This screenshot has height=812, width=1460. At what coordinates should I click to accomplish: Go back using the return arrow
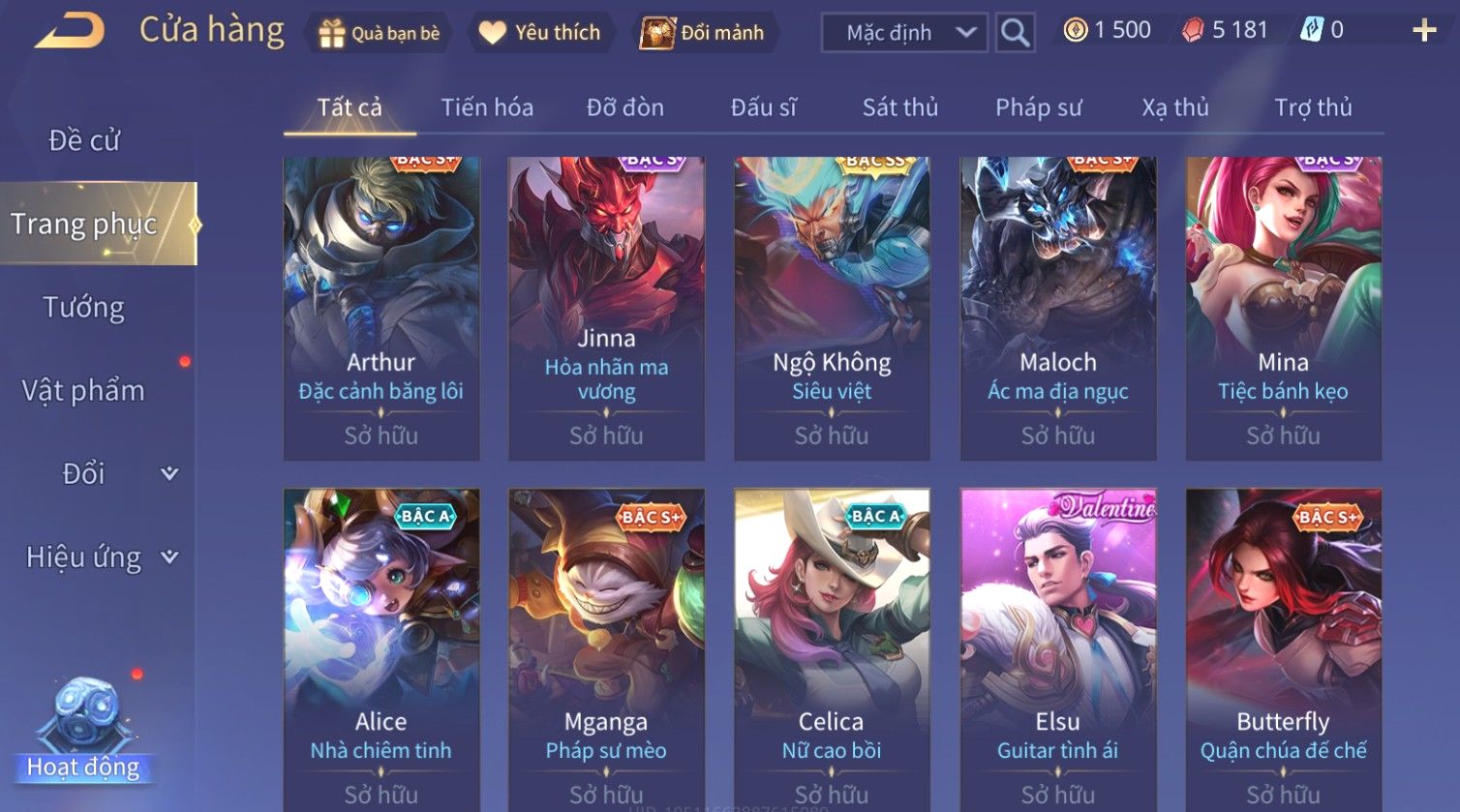70,32
